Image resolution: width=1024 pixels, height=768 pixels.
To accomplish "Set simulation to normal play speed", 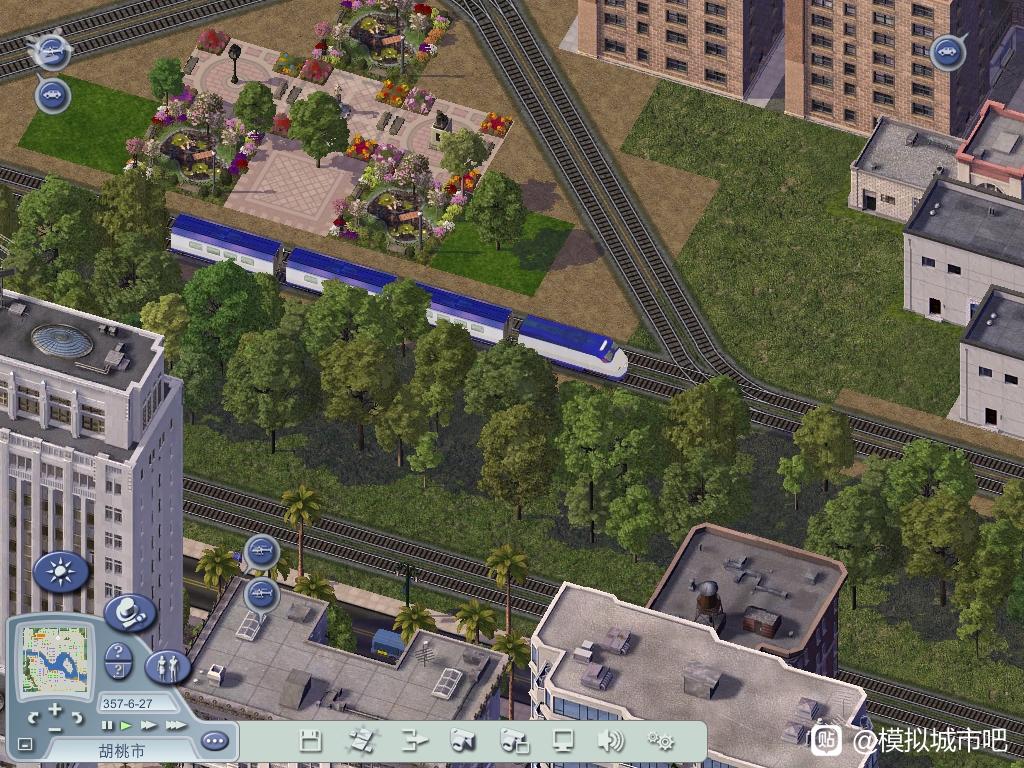I will 126,725.
